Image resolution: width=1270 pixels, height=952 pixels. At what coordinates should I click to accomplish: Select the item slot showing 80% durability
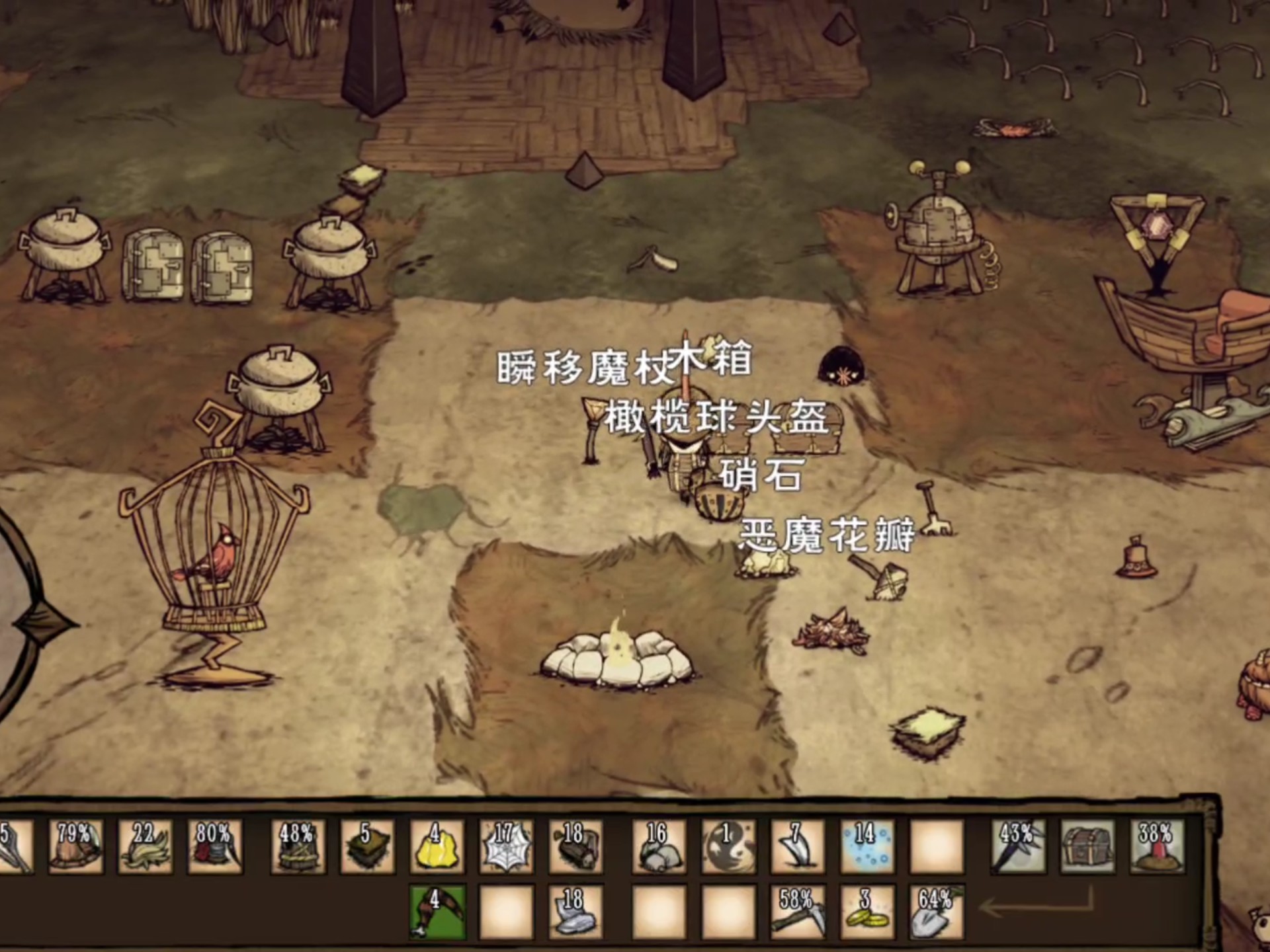tap(214, 848)
